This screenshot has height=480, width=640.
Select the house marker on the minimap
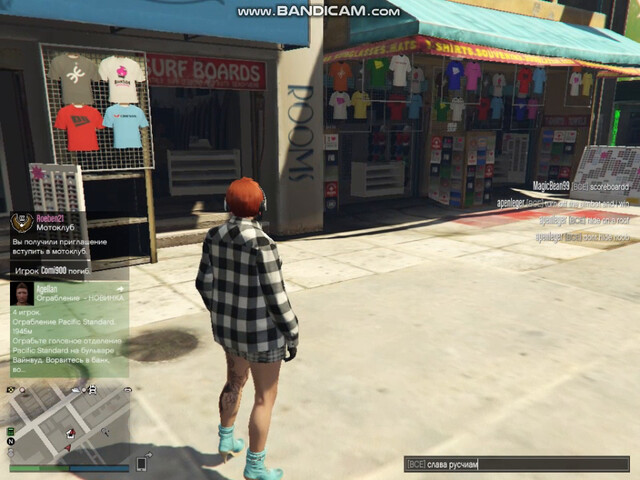tap(71, 434)
